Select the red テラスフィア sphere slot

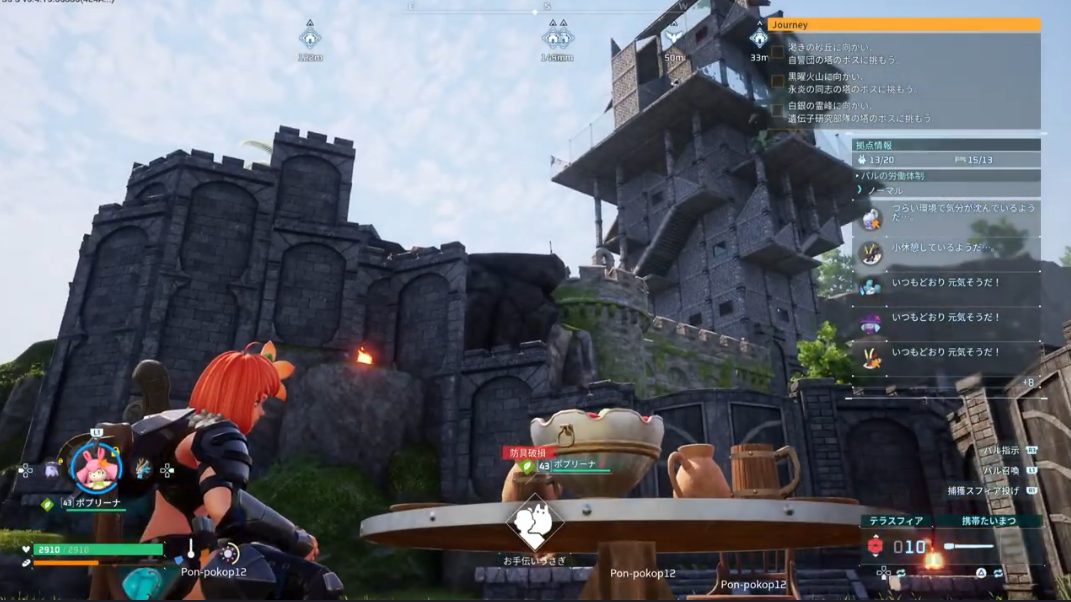click(x=877, y=546)
